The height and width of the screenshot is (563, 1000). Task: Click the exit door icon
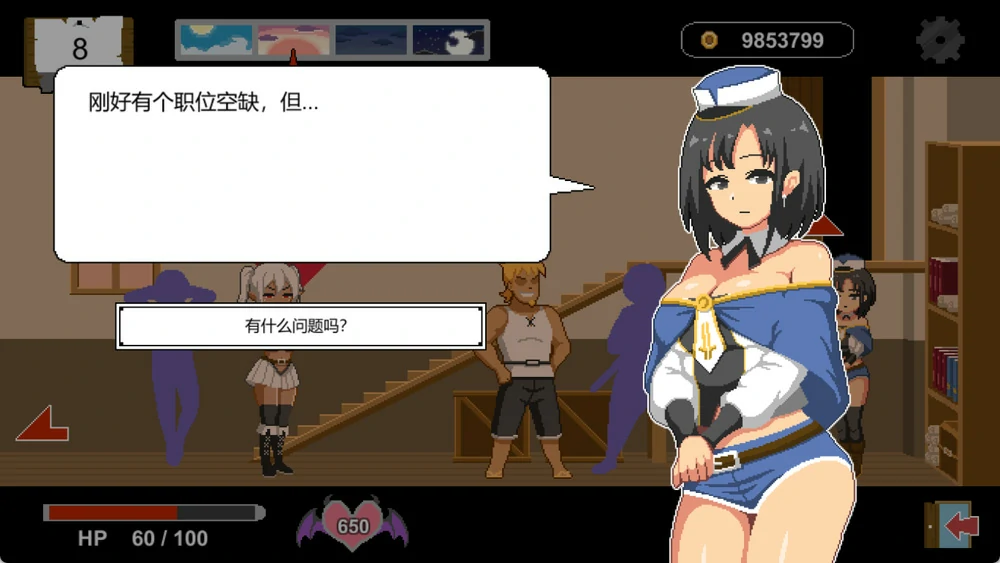pos(950,525)
